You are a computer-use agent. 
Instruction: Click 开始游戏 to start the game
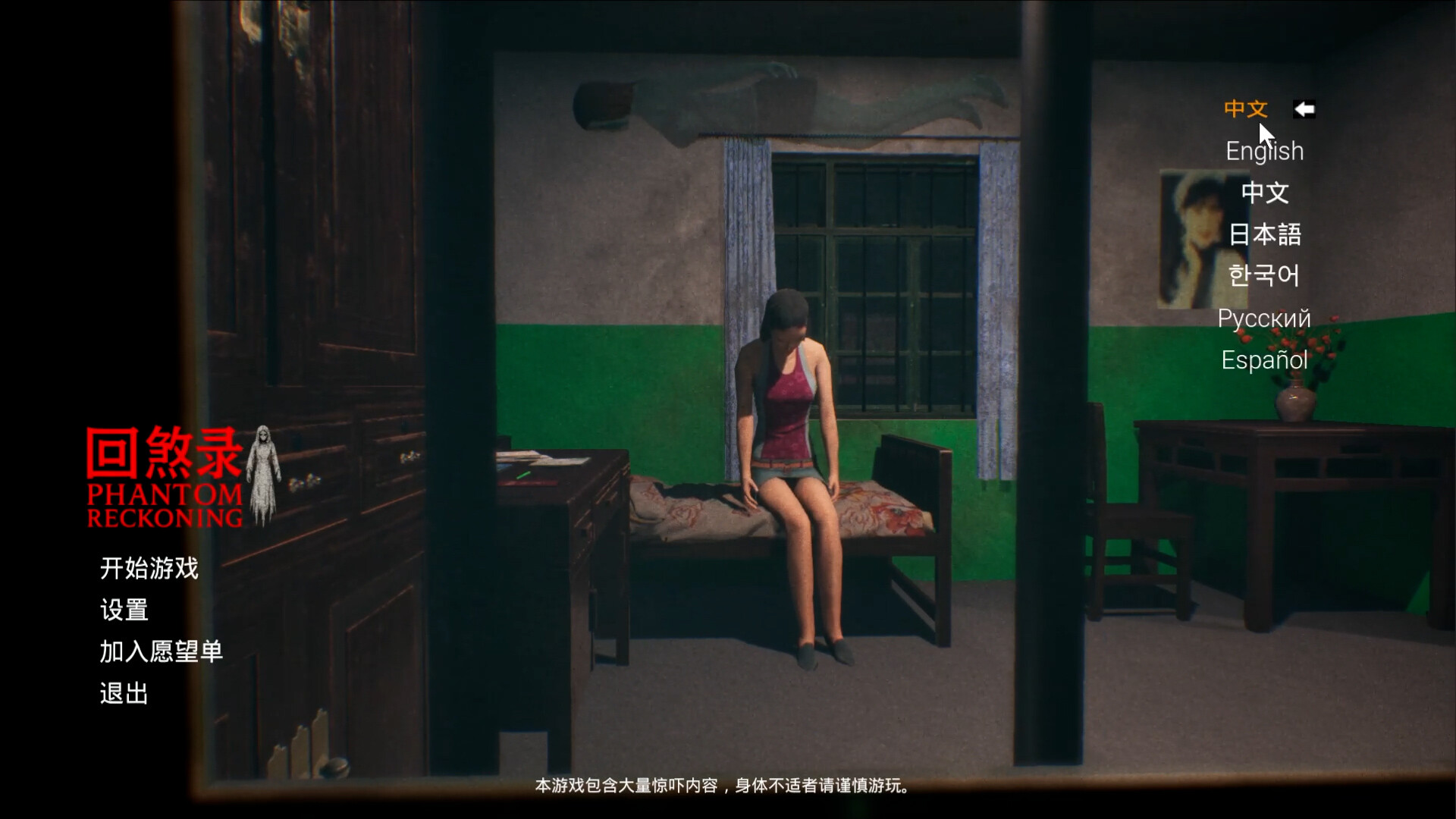coord(149,569)
